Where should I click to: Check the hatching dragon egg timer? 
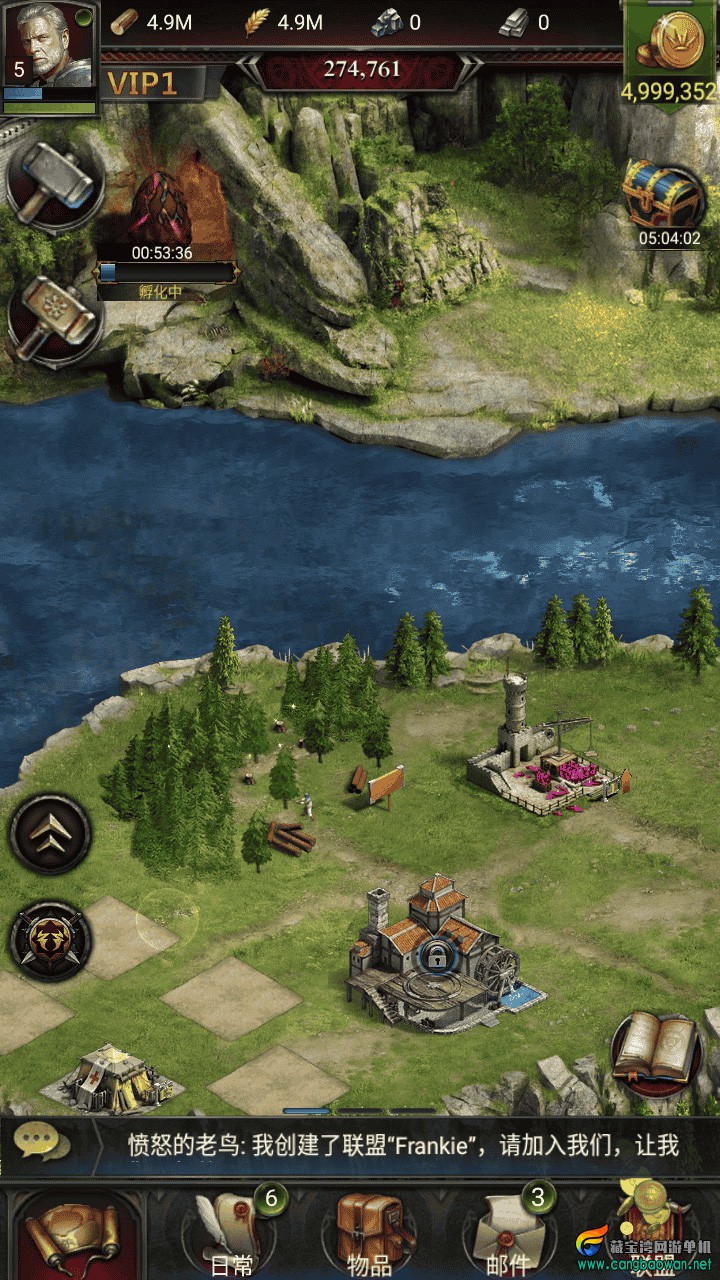[x=162, y=252]
